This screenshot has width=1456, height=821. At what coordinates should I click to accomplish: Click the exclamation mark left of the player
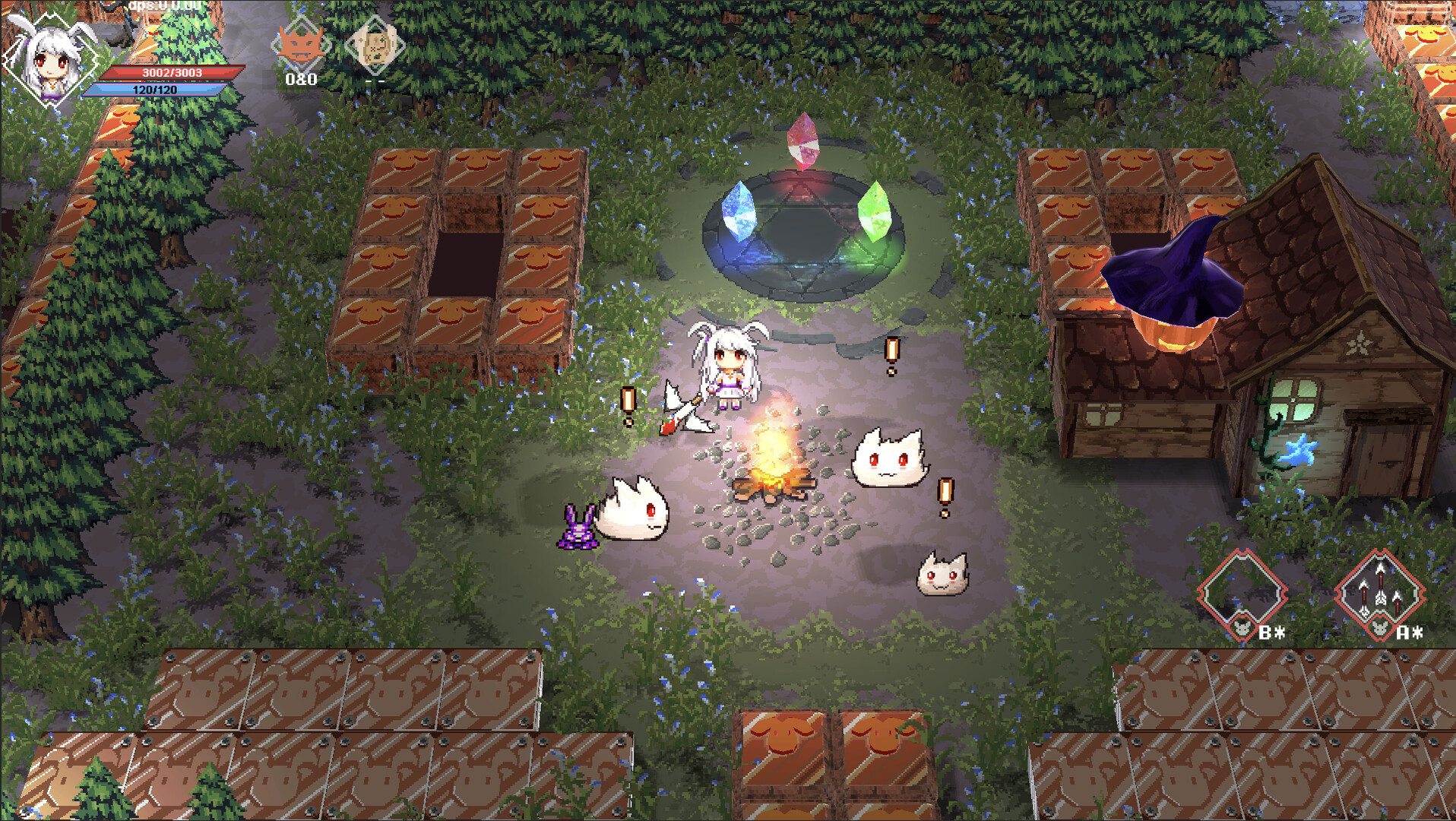point(628,398)
